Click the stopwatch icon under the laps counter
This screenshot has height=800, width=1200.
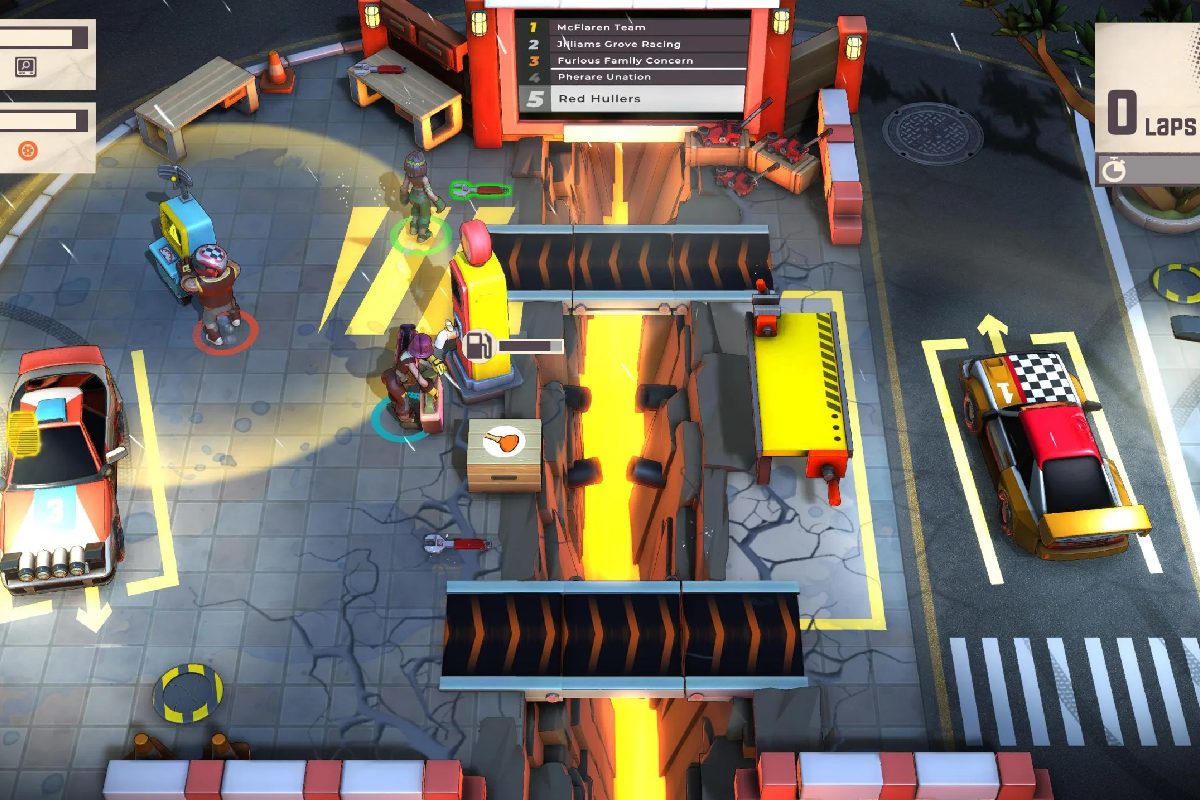coord(1114,170)
